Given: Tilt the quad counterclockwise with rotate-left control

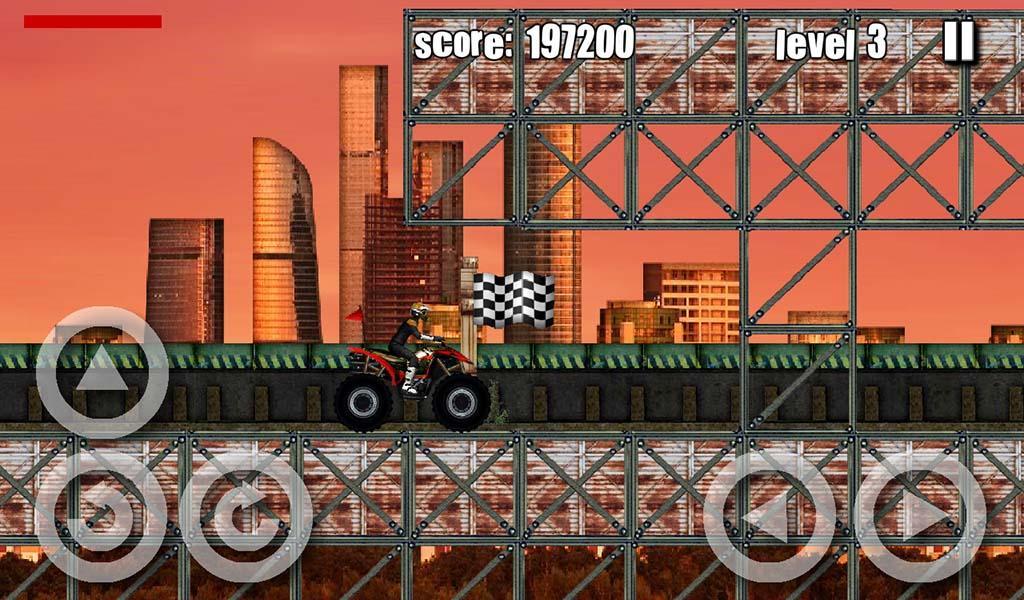Looking at the screenshot, I should [101, 516].
